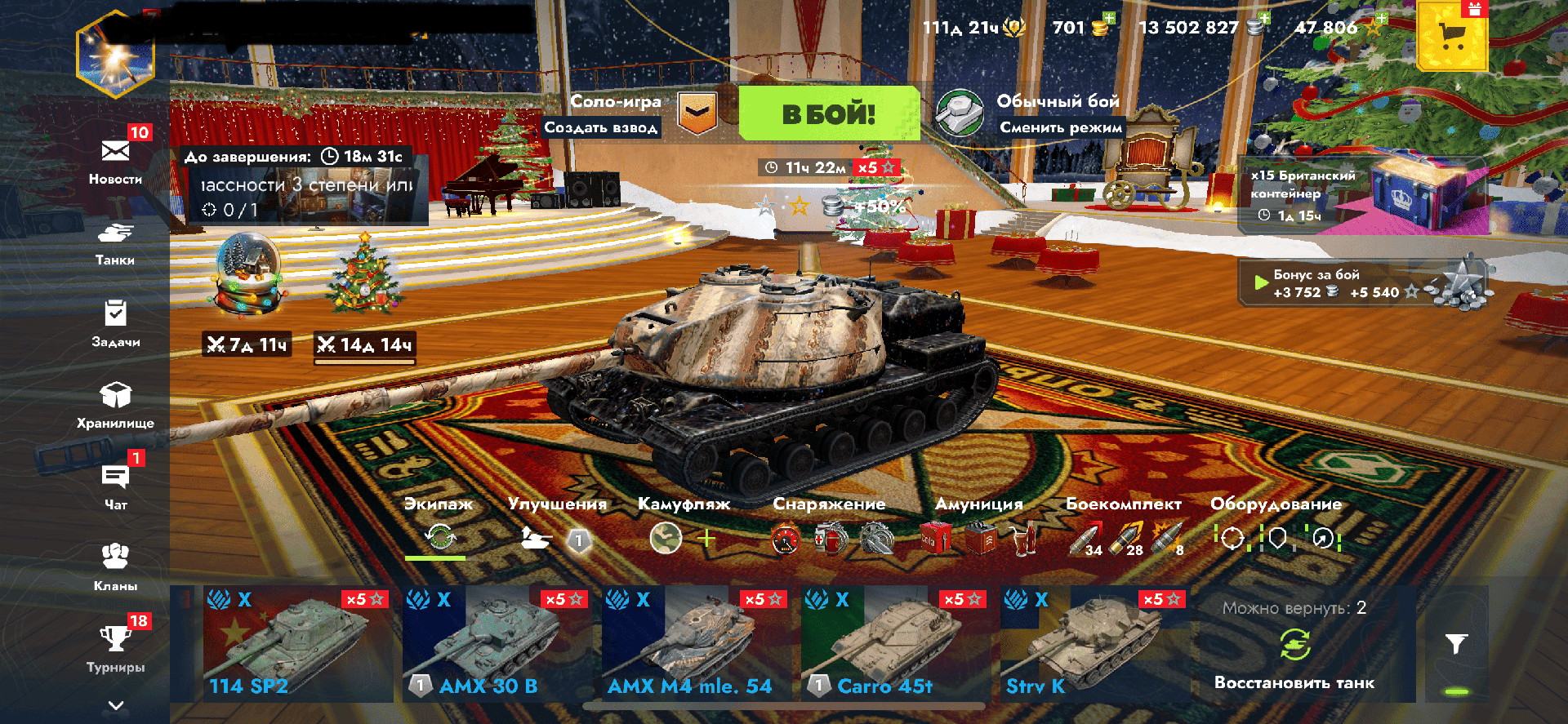
Task: Open the snow globe event icon
Action: pos(249,273)
